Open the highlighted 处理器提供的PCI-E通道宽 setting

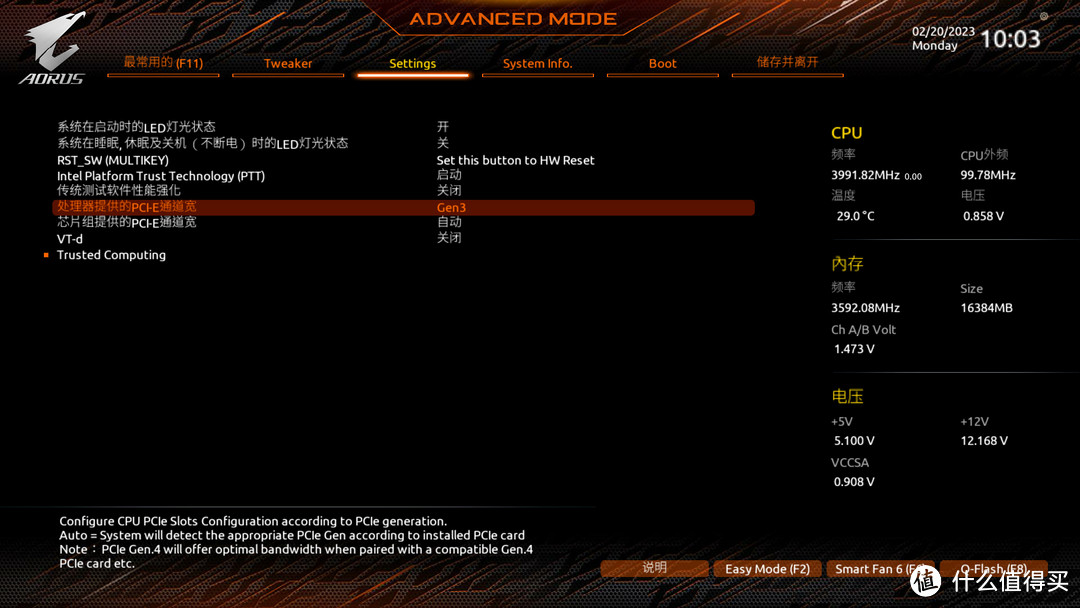coord(127,207)
